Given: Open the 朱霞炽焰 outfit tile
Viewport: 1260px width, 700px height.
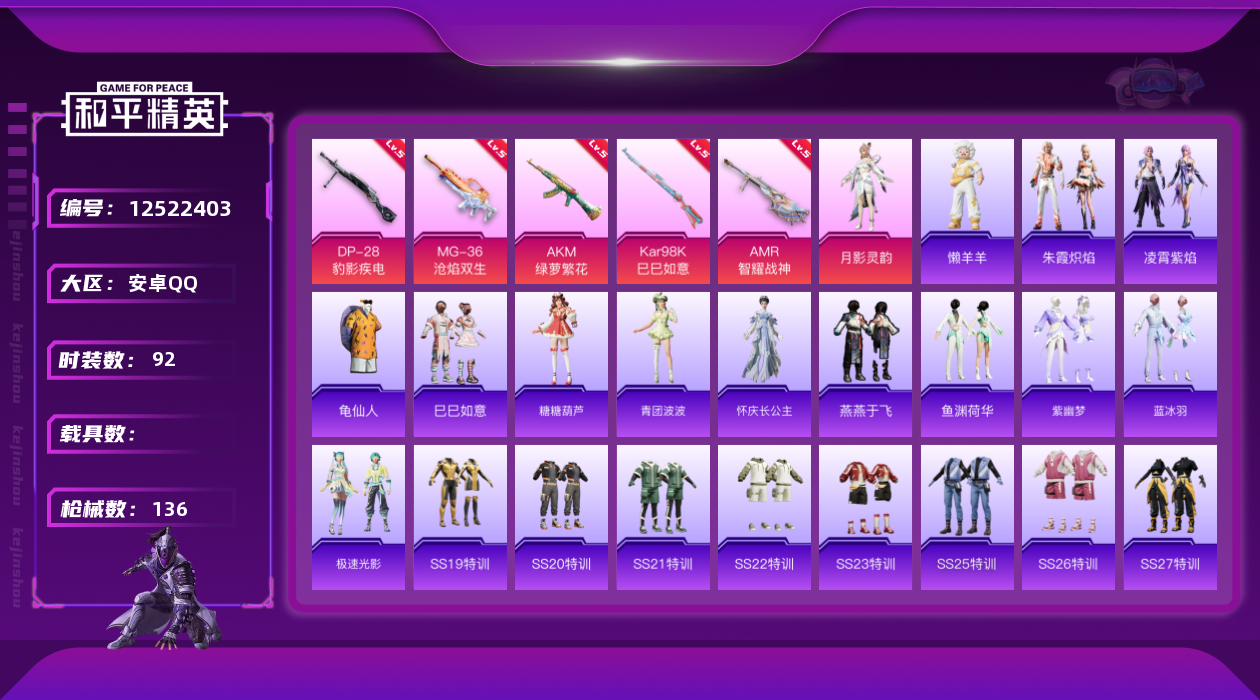Looking at the screenshot, I should click(x=1068, y=210).
